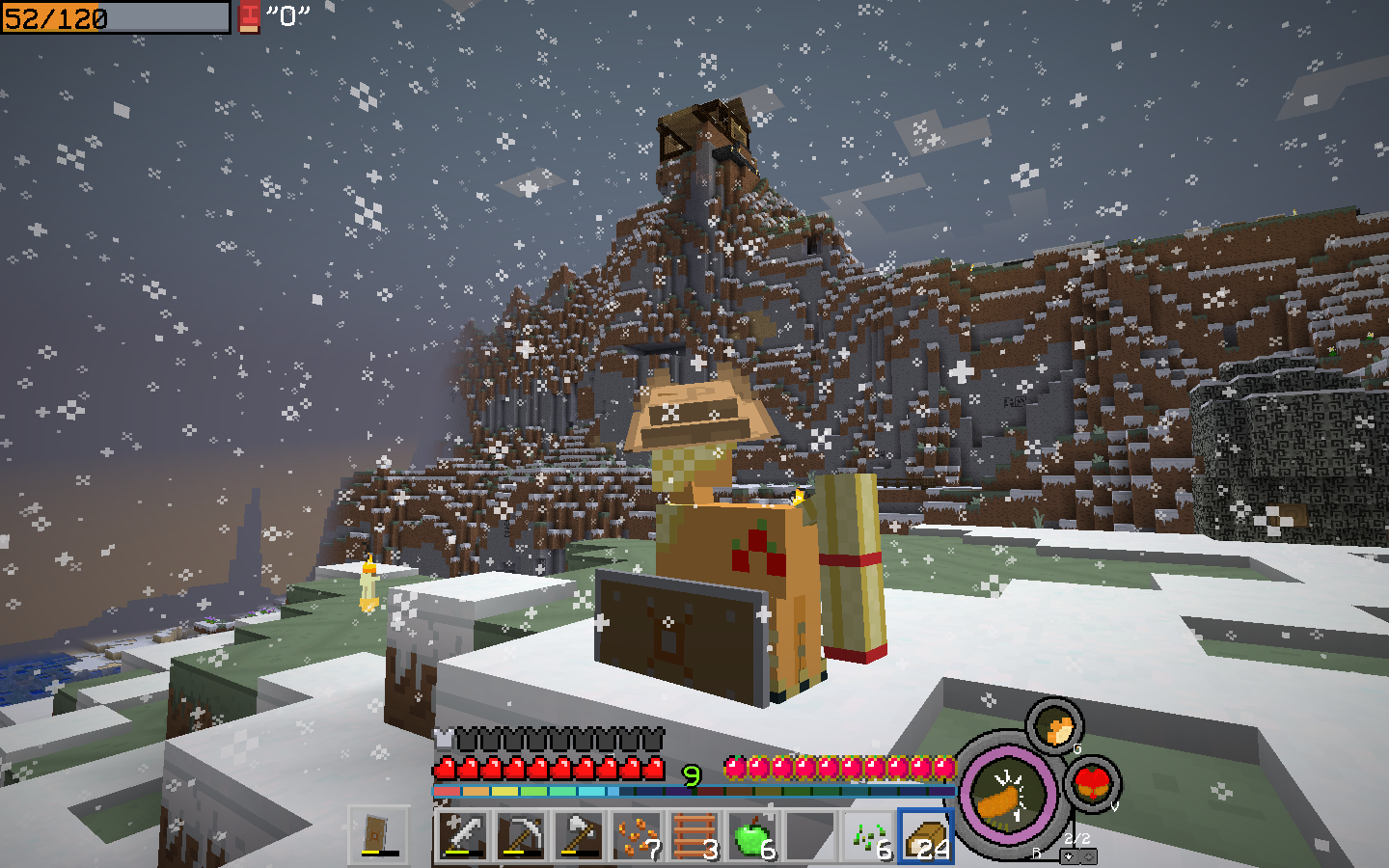Click the red book icon at top
This screenshot has width=1389, height=868.
coord(249,16)
